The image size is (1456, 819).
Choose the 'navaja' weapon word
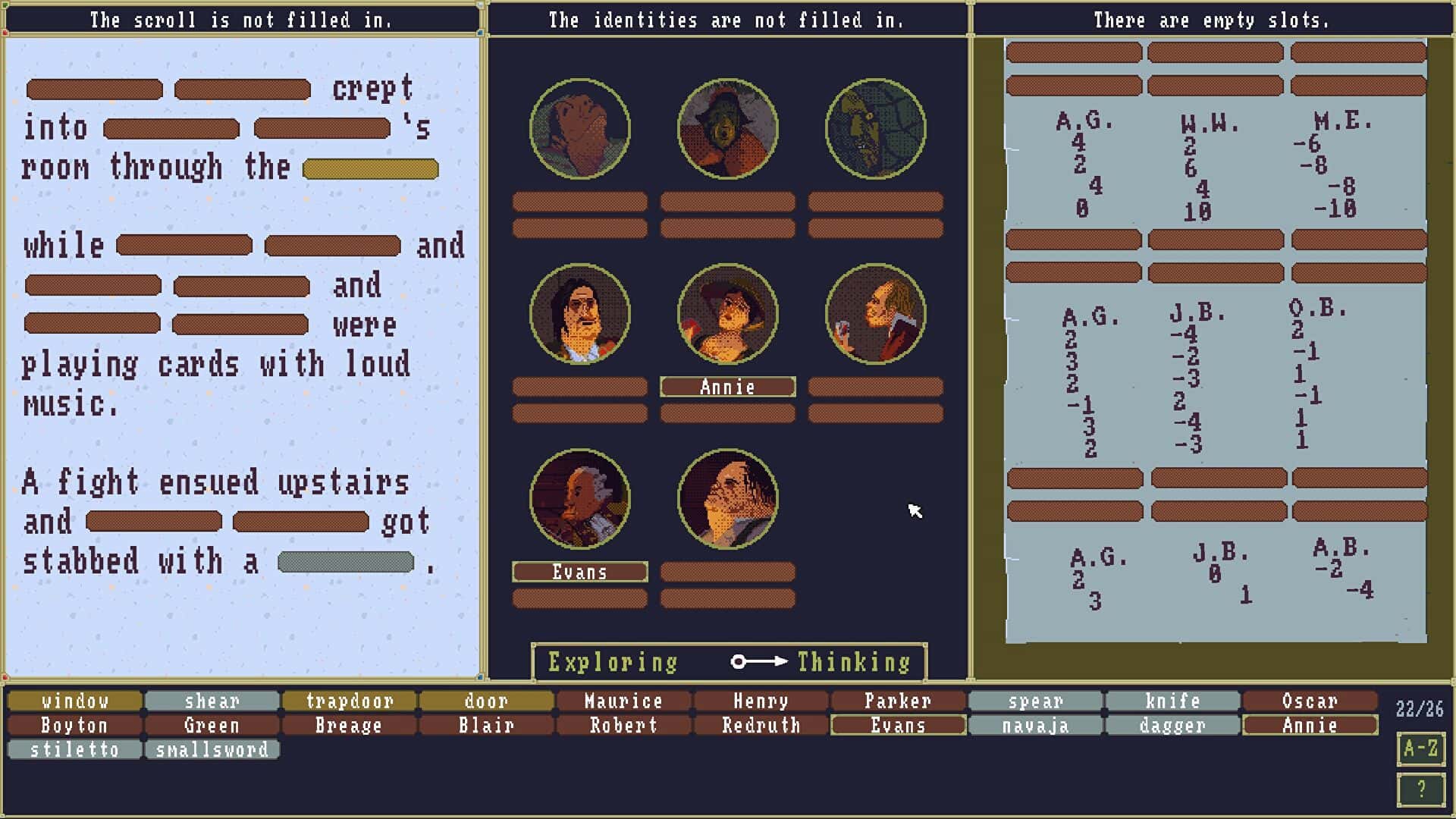pyautogui.click(x=1035, y=725)
